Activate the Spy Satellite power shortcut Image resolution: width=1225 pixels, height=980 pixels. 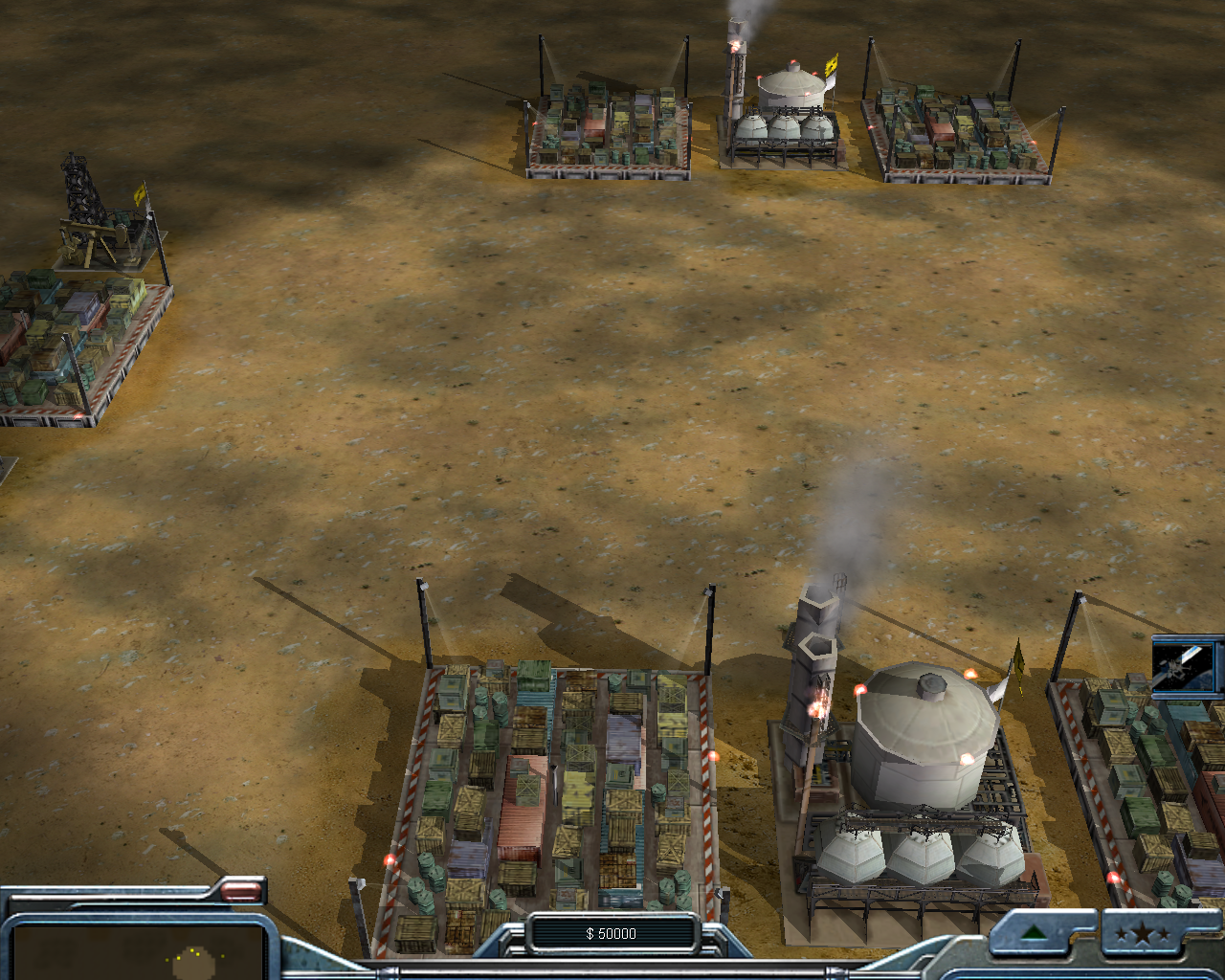click(1187, 665)
